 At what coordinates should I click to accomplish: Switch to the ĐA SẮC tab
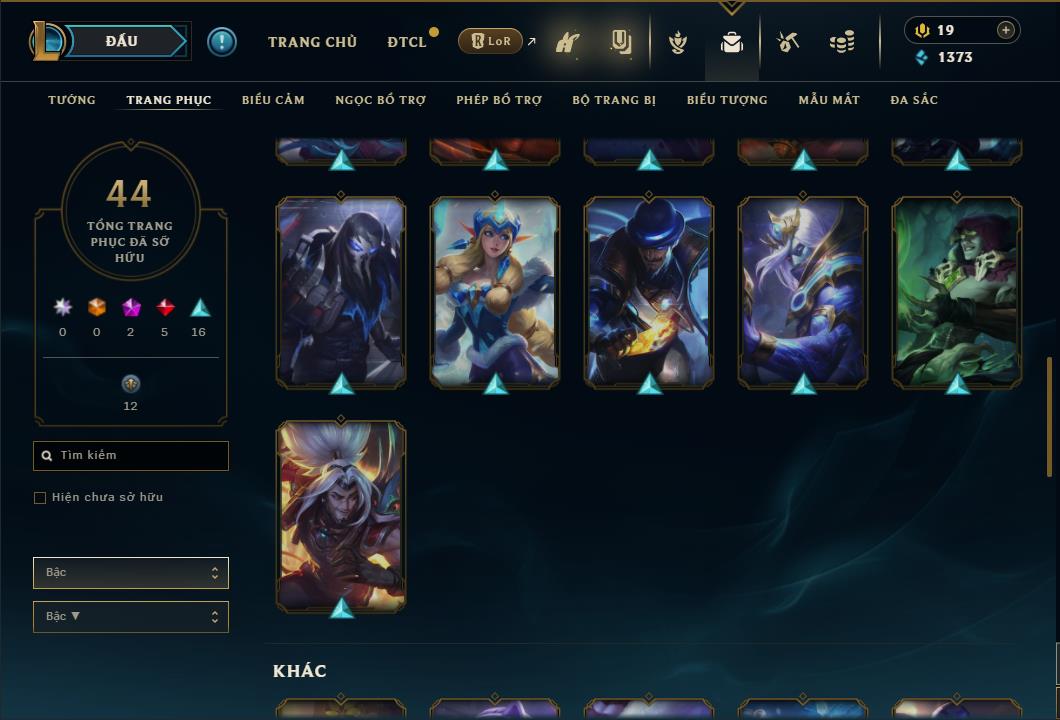point(914,100)
